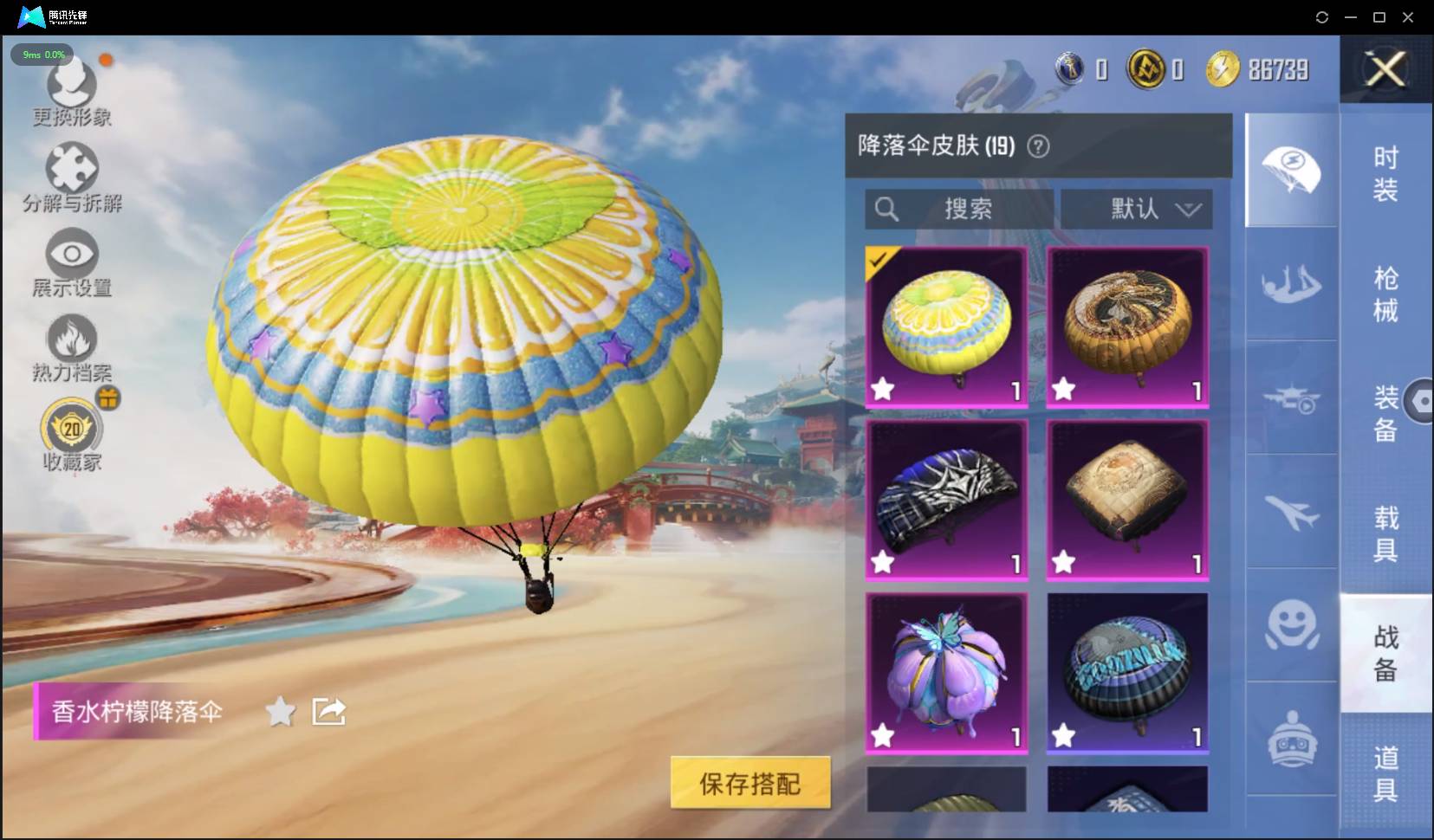This screenshot has height=840, width=1434.
Task: Click the share icon next to the star
Action: [328, 711]
